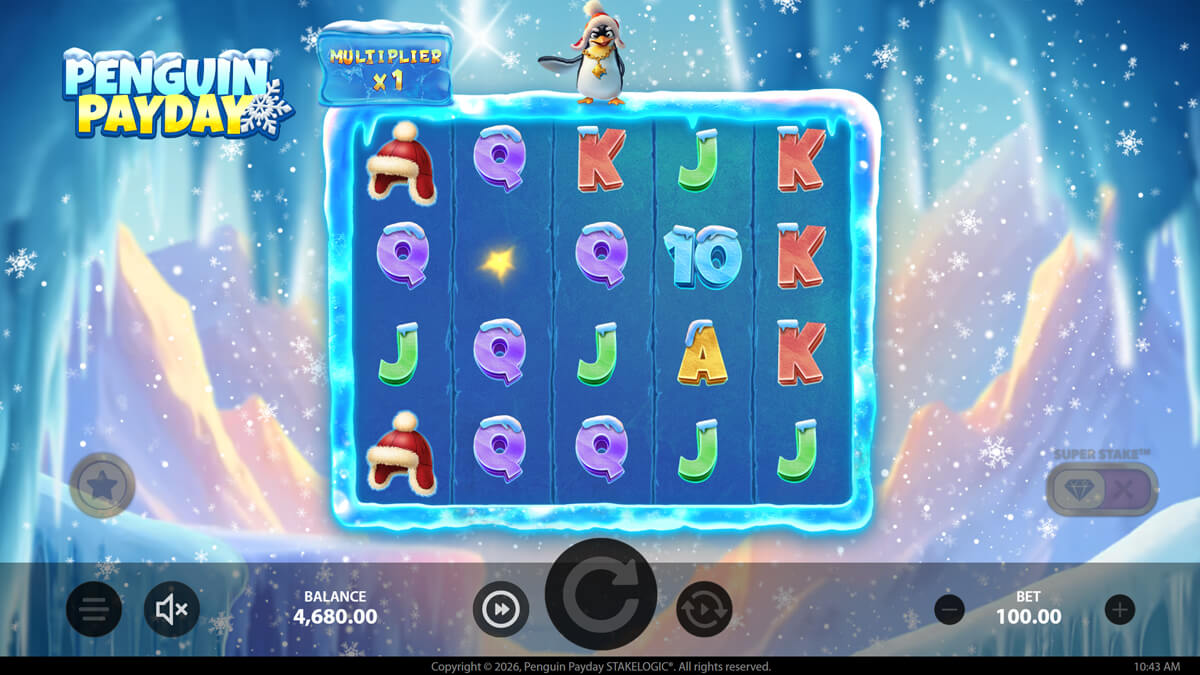
Task: Open the autoplay options button
Action: click(704, 609)
